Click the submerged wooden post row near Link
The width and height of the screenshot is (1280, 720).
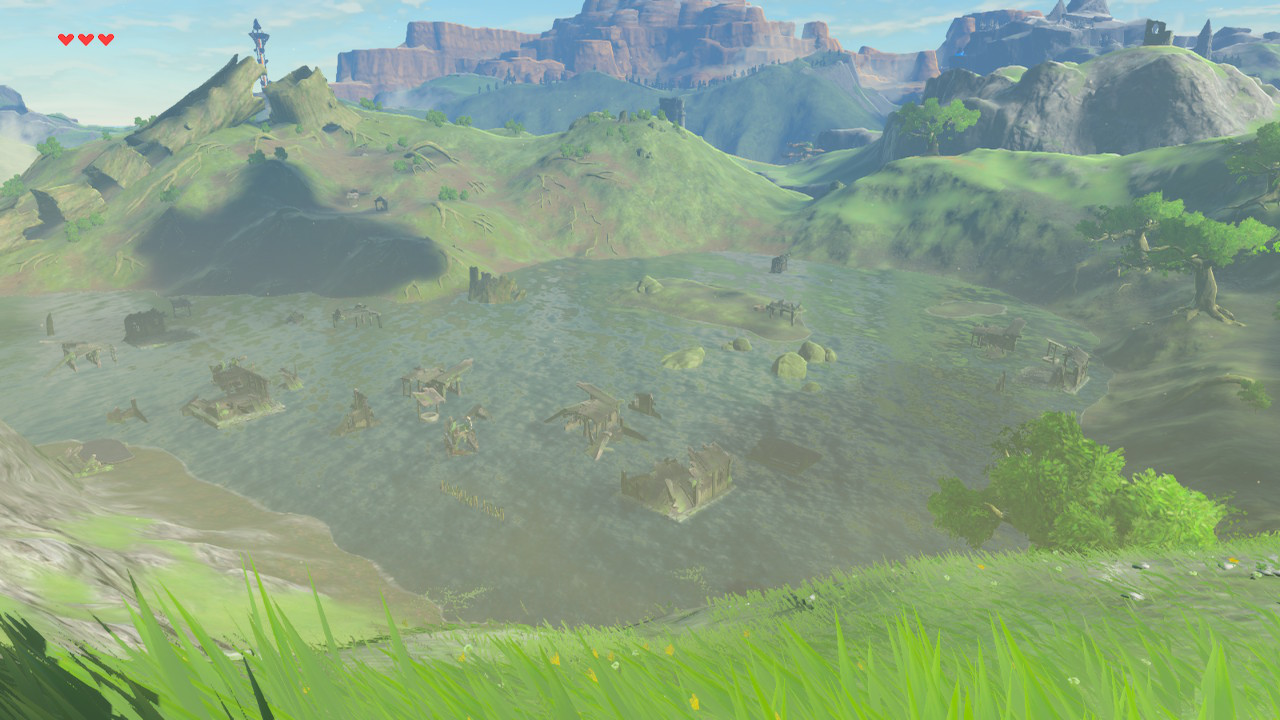point(473,497)
